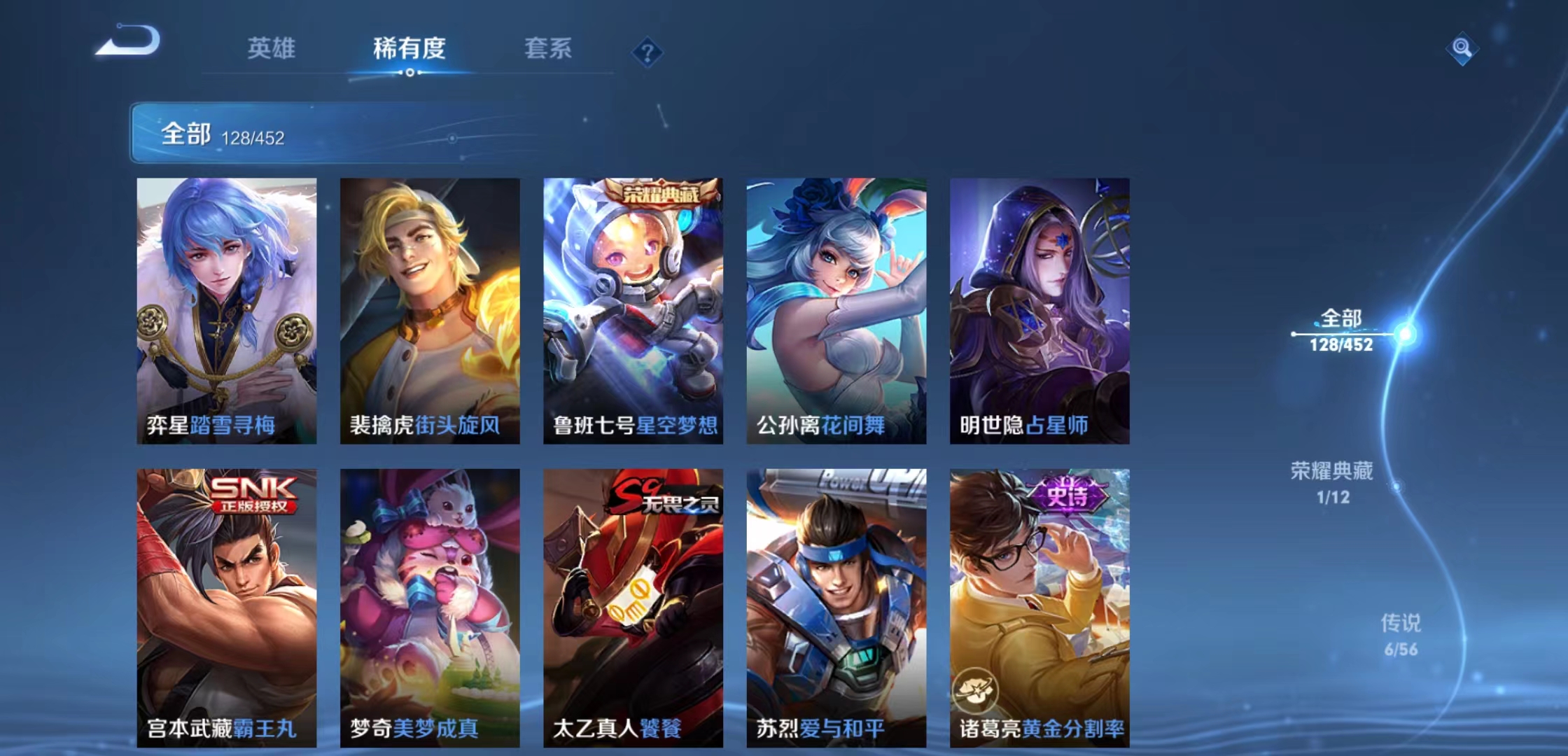Switch to the 英雄 tab

[x=272, y=49]
